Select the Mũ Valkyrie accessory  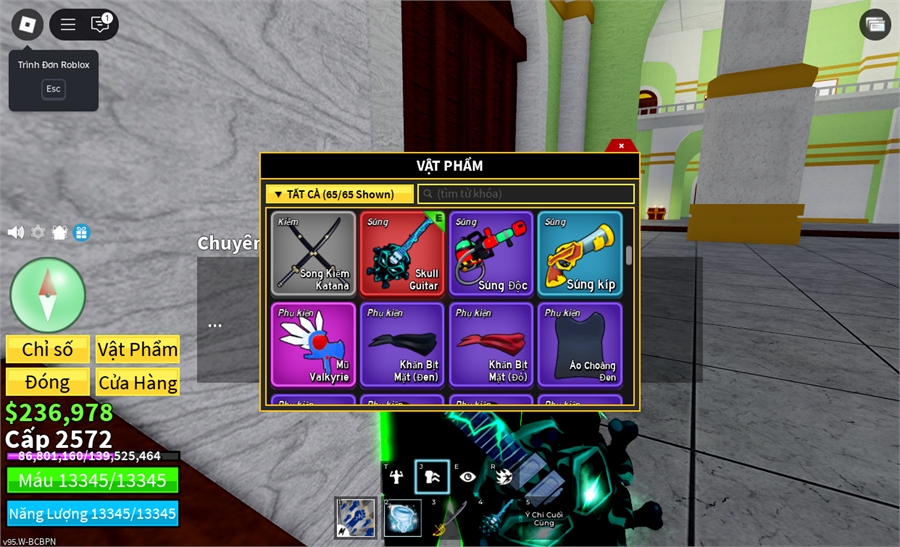click(x=314, y=344)
